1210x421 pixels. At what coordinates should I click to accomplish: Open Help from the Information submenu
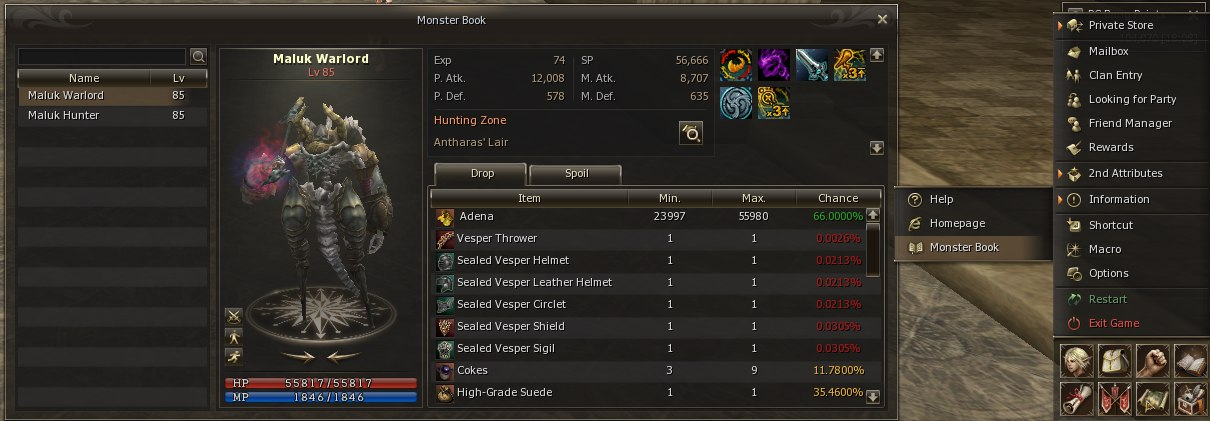(x=941, y=199)
